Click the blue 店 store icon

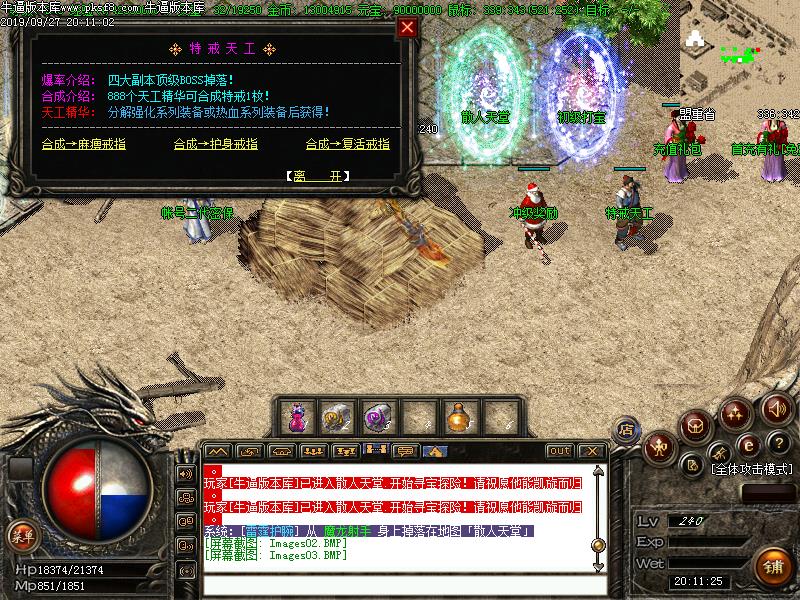coord(627,429)
